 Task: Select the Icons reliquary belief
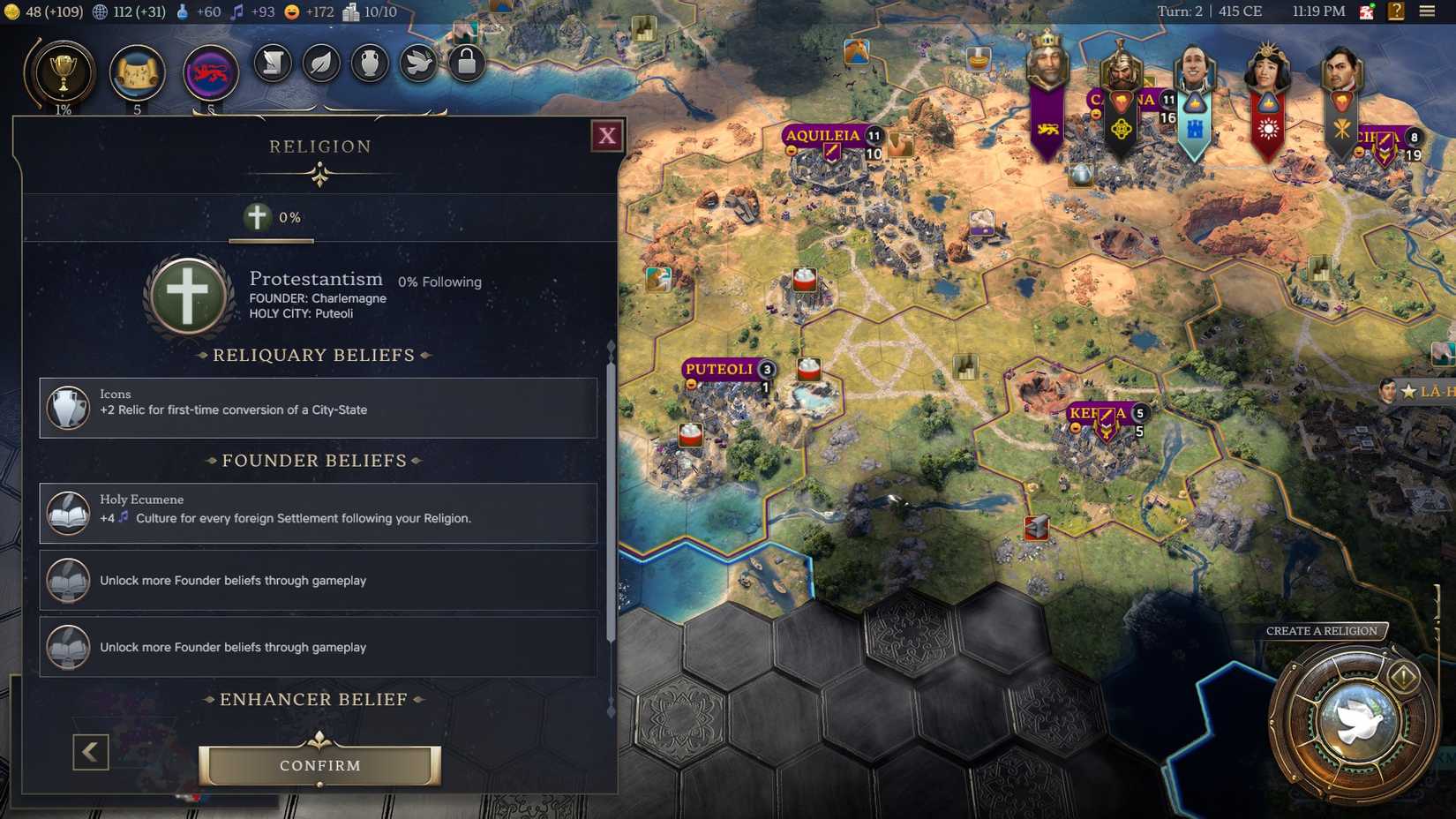pyautogui.click(x=318, y=408)
